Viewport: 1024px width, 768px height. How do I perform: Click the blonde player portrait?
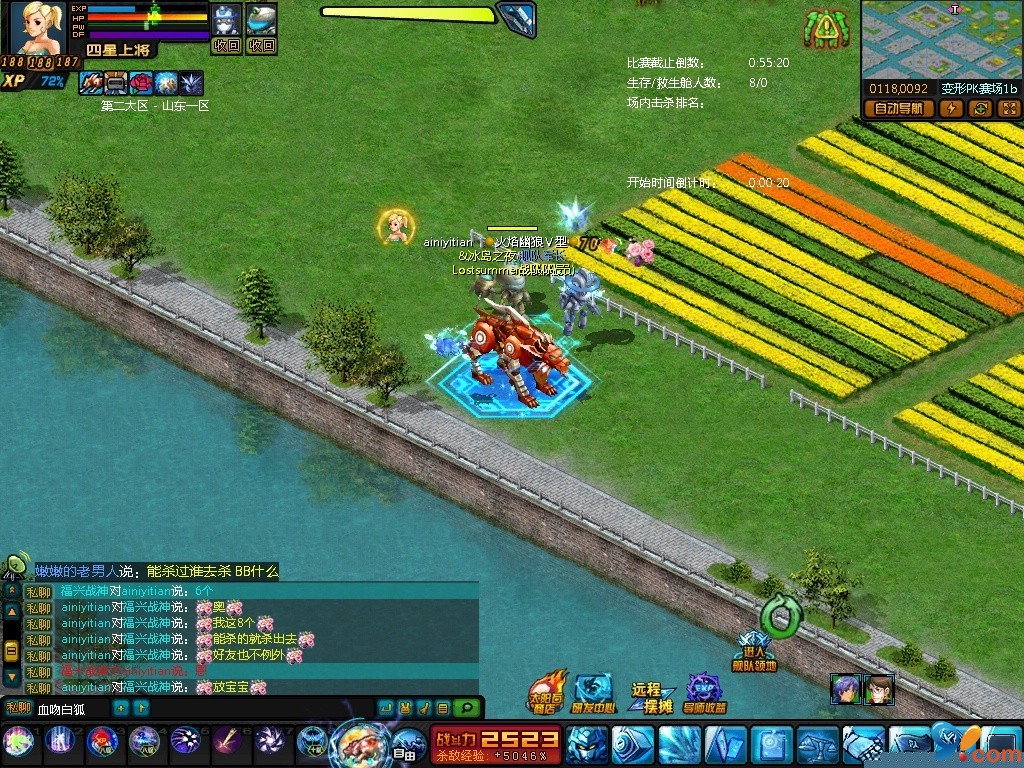pos(37,28)
